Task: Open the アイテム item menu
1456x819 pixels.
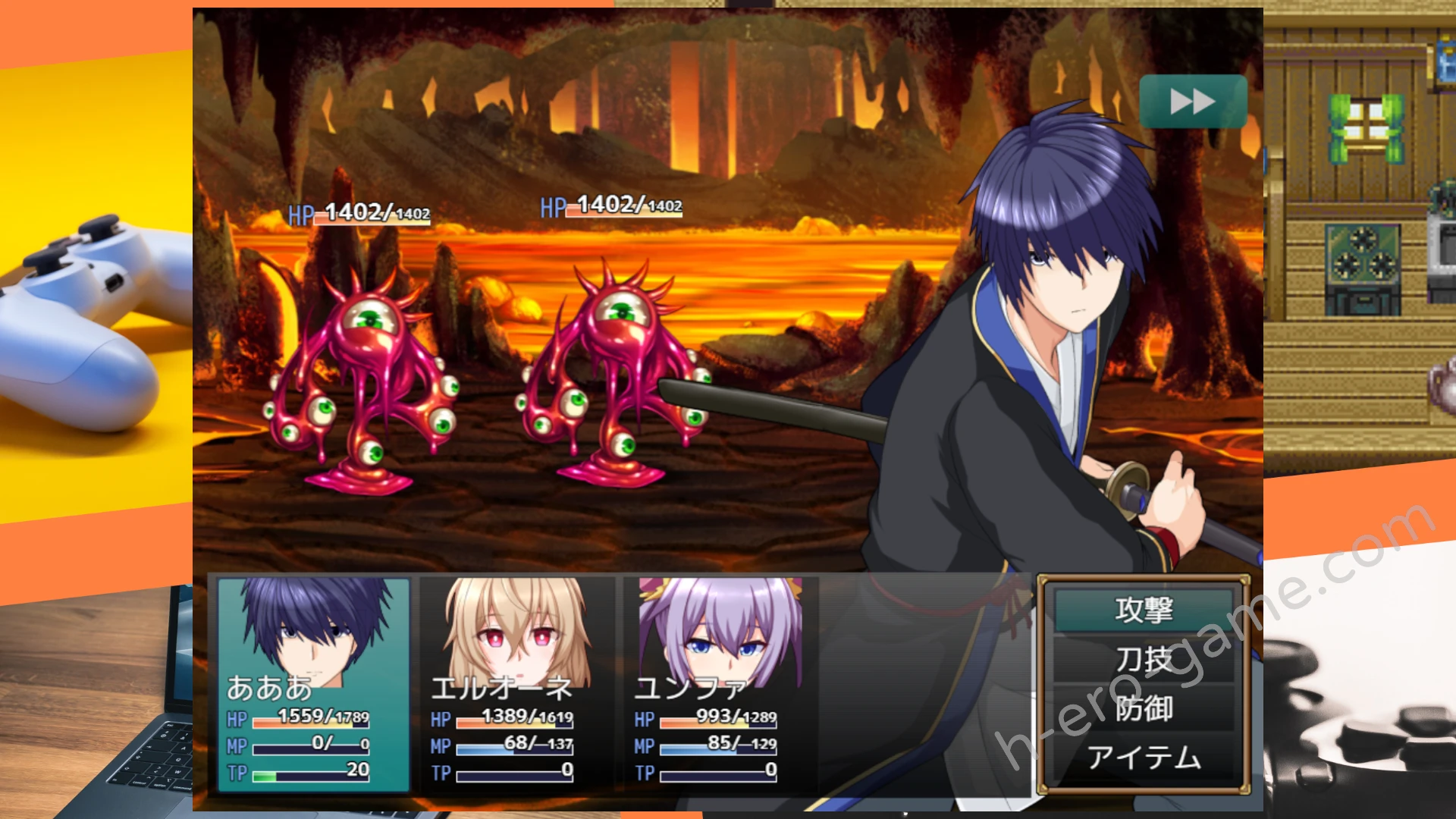Action: tap(1144, 757)
